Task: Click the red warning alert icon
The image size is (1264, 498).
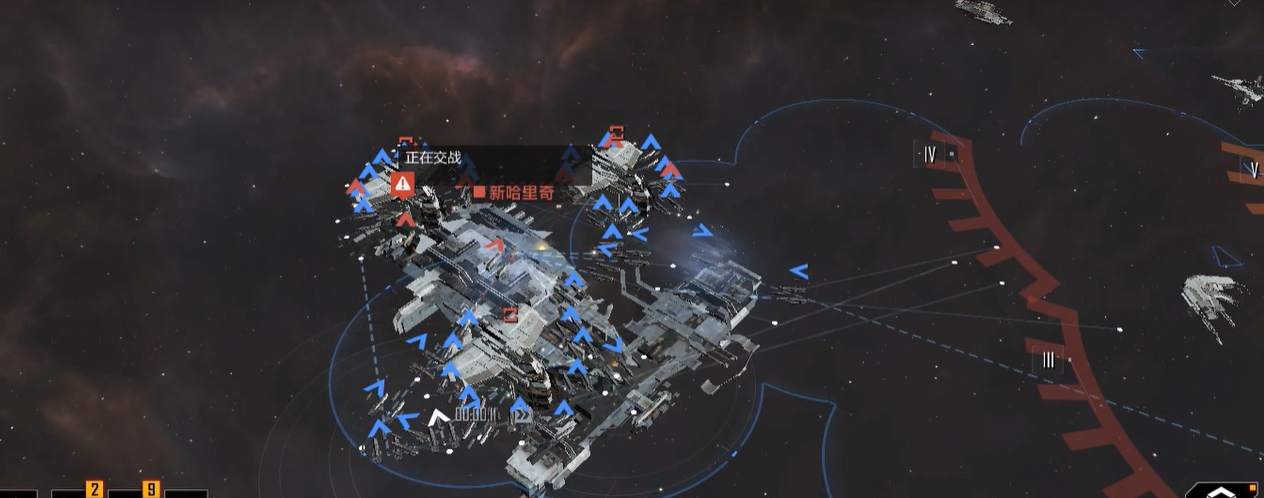Action: click(x=403, y=183)
